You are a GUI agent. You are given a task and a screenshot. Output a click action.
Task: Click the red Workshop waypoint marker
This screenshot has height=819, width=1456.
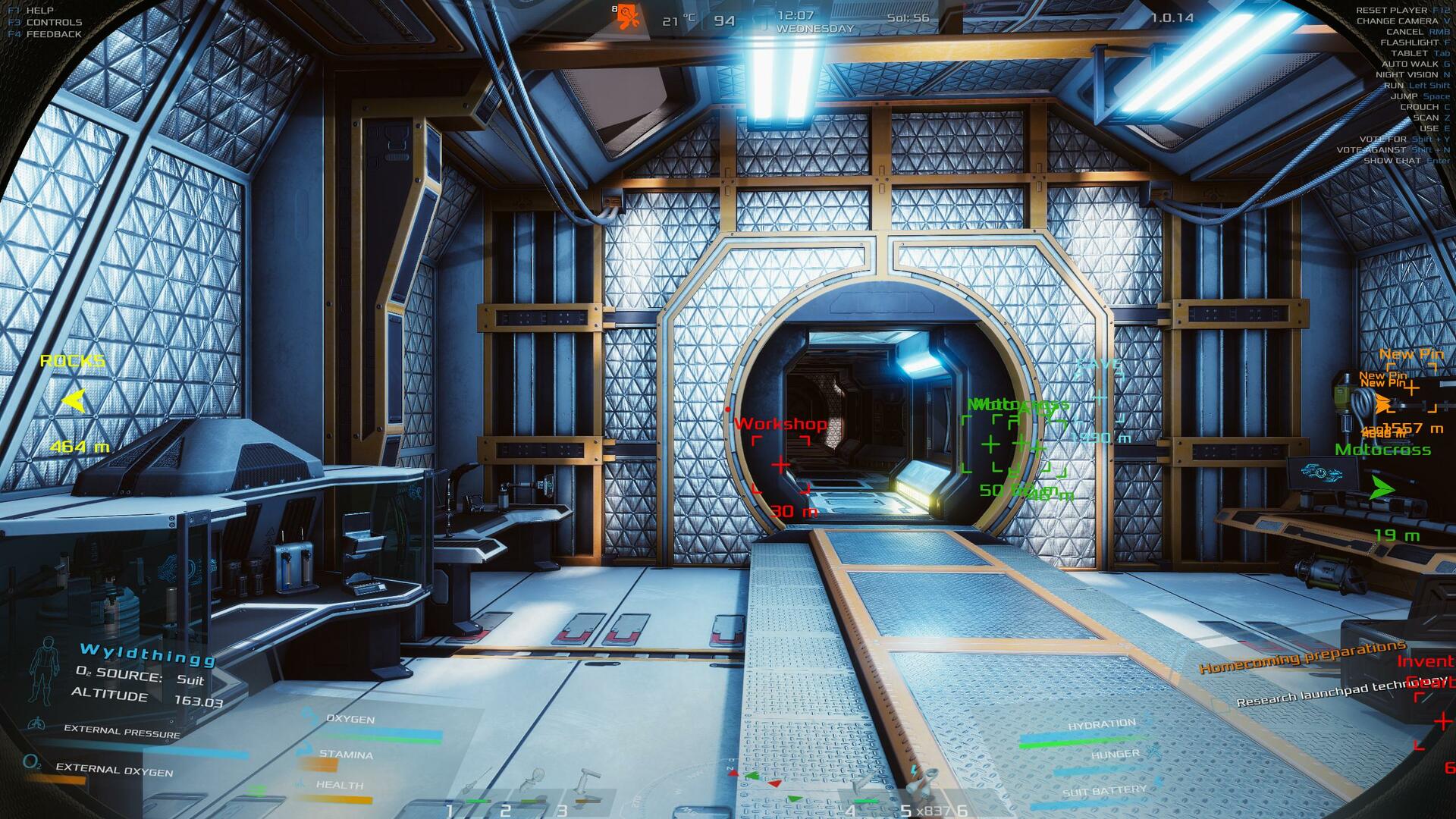tap(780, 464)
